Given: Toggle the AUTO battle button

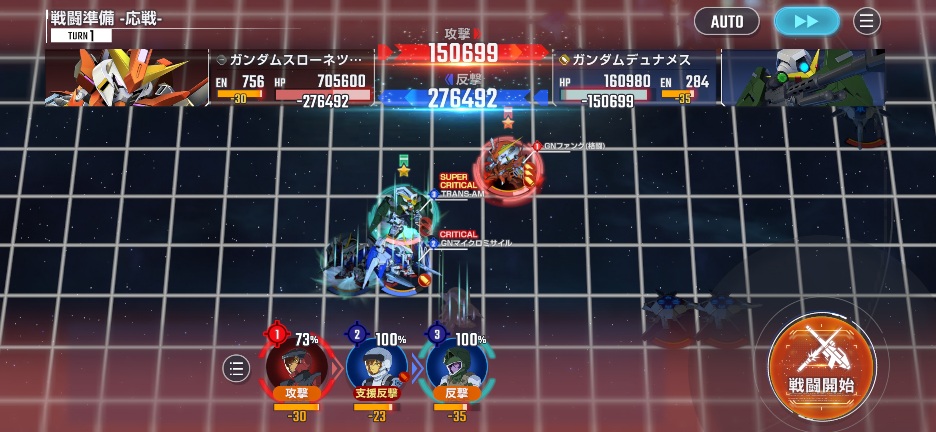Looking at the screenshot, I should 727,21.
